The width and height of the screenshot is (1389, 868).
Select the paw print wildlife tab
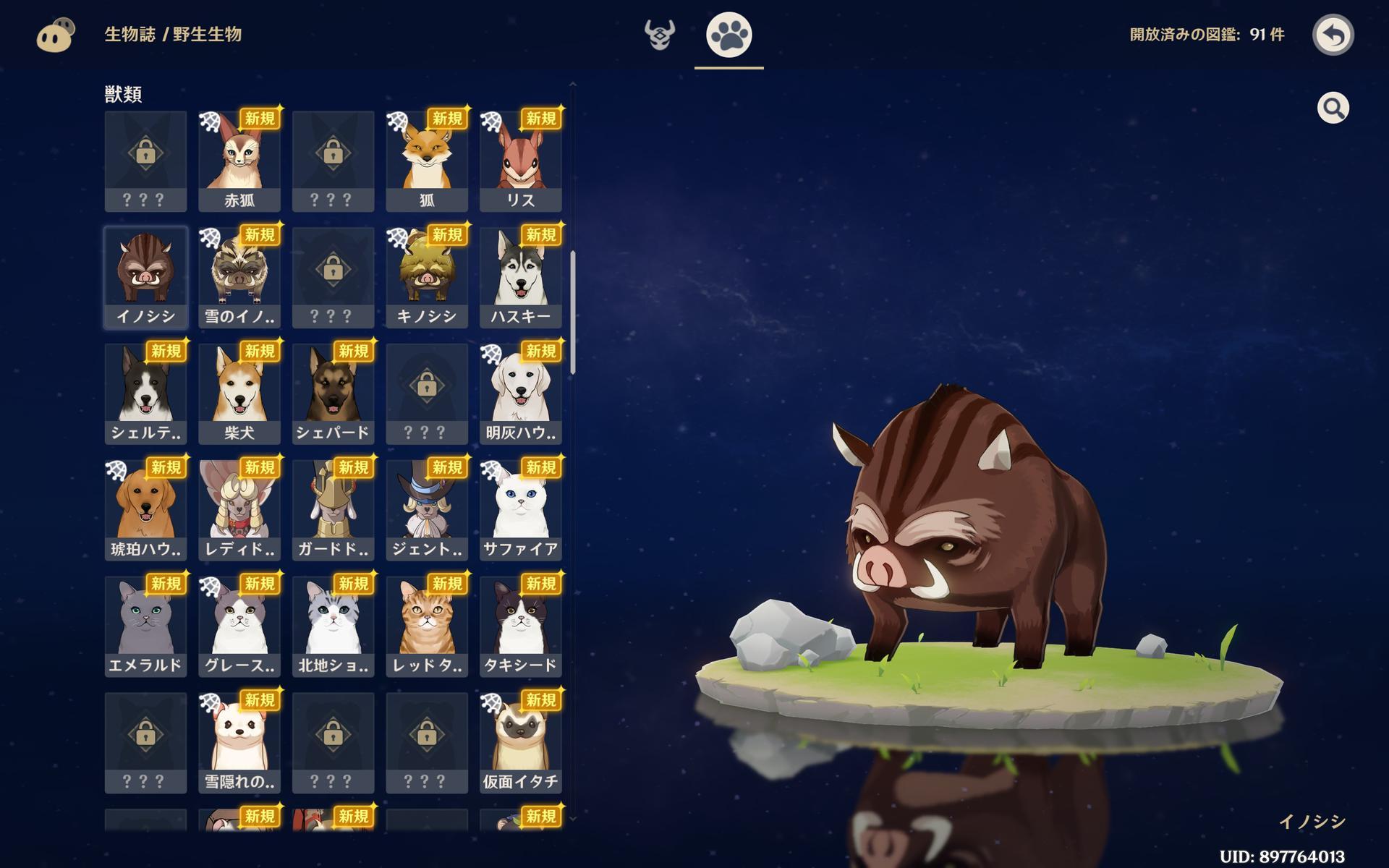(729, 35)
